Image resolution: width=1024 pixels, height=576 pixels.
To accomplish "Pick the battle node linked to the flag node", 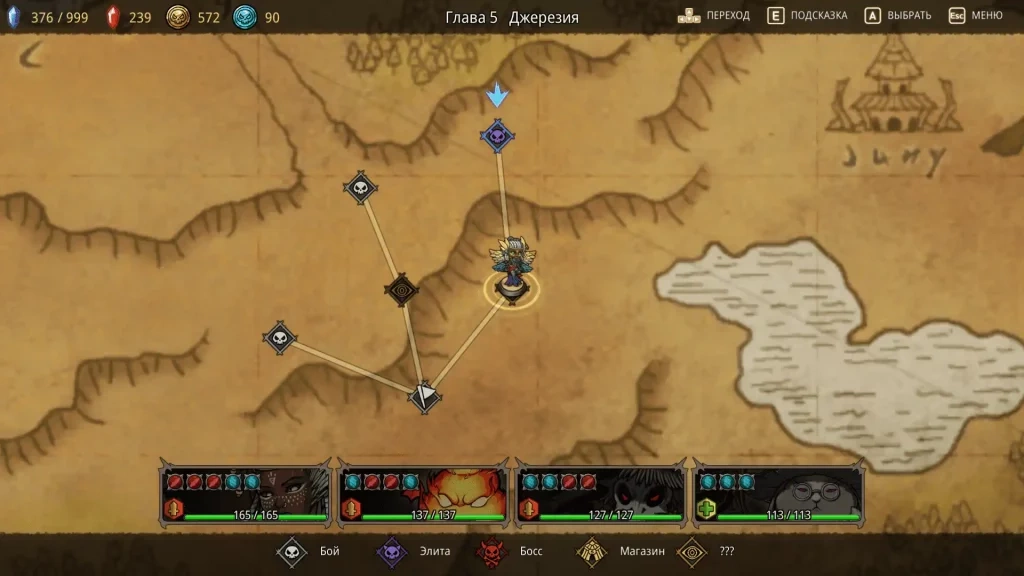I will click(279, 338).
